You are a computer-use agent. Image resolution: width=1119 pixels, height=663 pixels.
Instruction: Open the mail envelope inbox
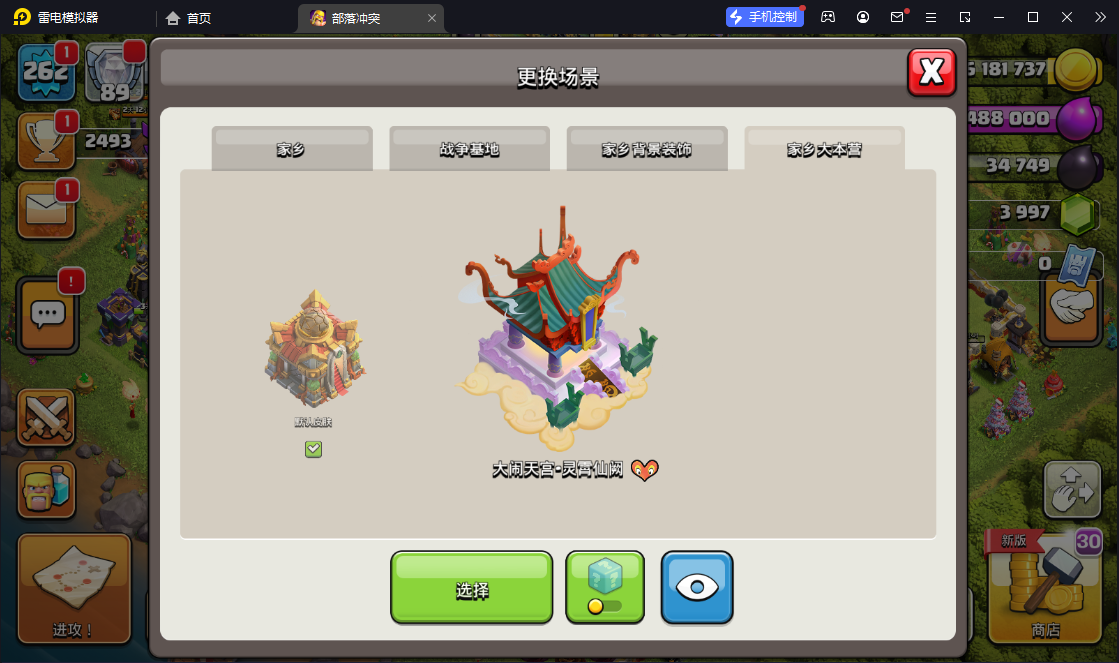[45, 208]
